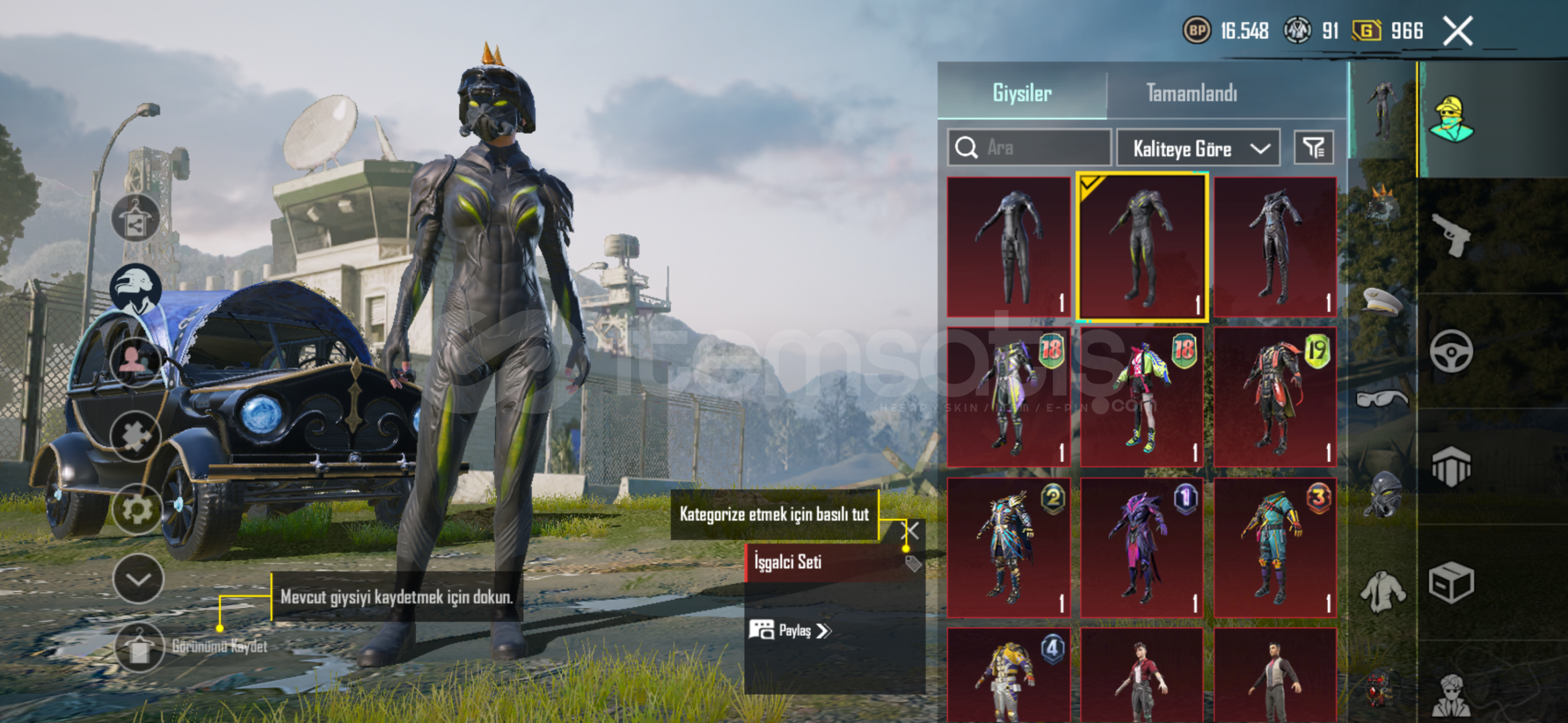Choose the outfit with the number 2 badge
The height and width of the screenshot is (723, 1568).
point(1009,548)
